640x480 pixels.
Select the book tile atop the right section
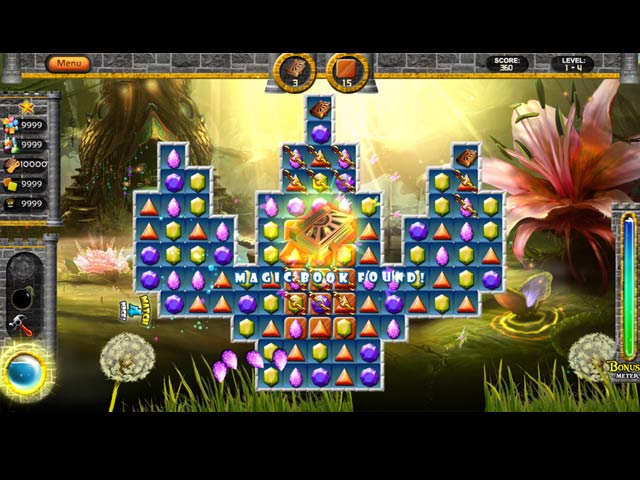[466, 158]
